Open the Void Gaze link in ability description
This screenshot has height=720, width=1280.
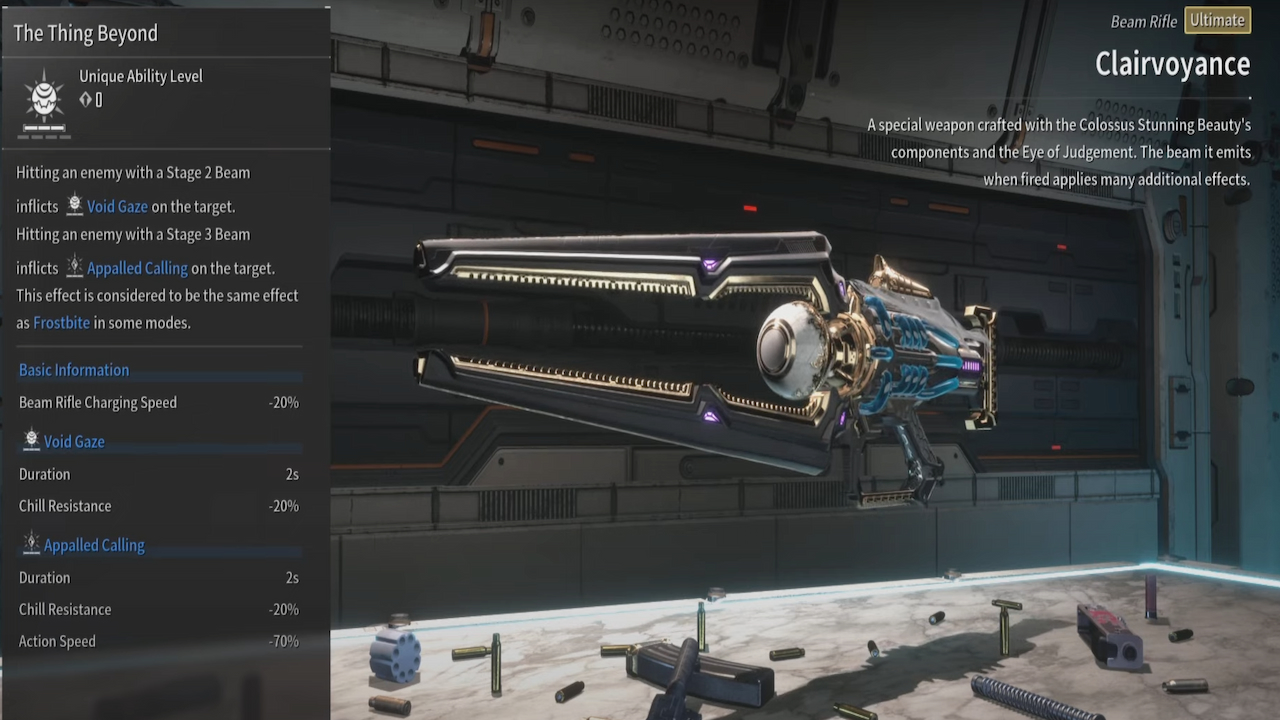pos(117,207)
